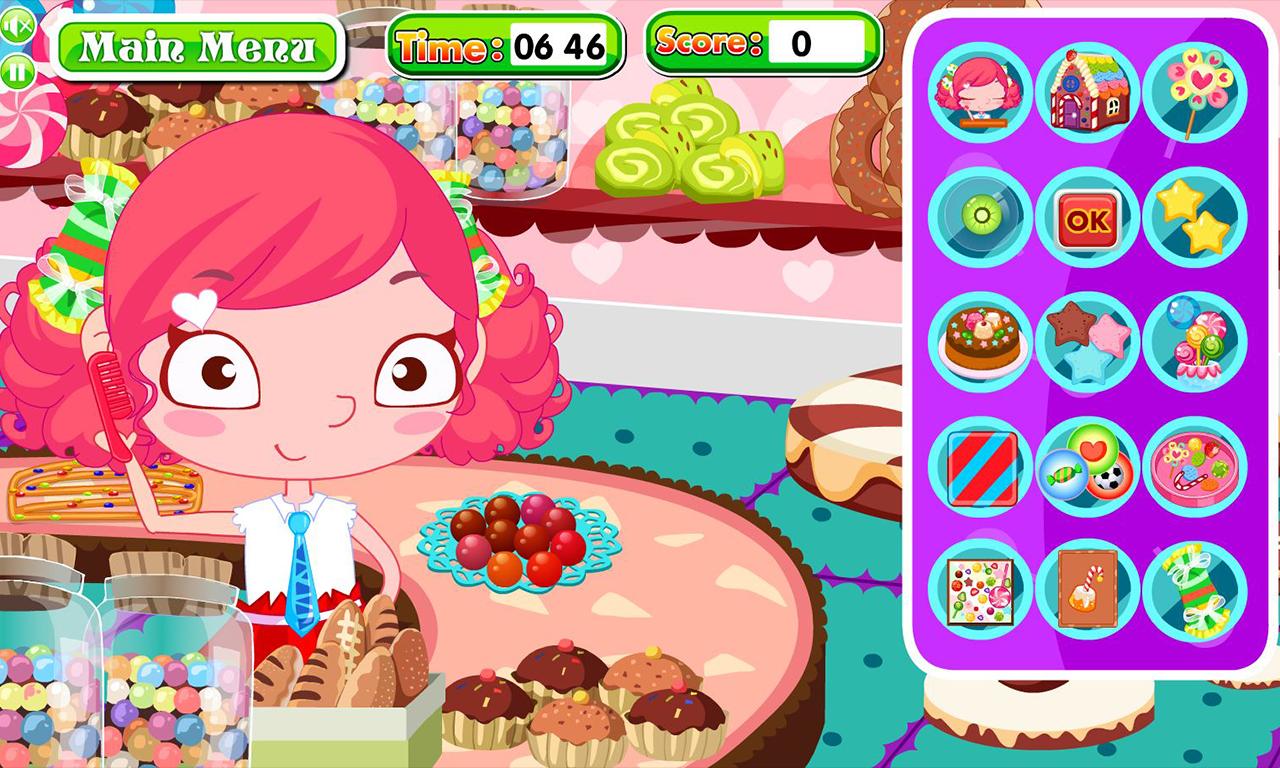The height and width of the screenshot is (768, 1280).
Task: Select the heart lollipop bouquet
Action: point(1196,92)
